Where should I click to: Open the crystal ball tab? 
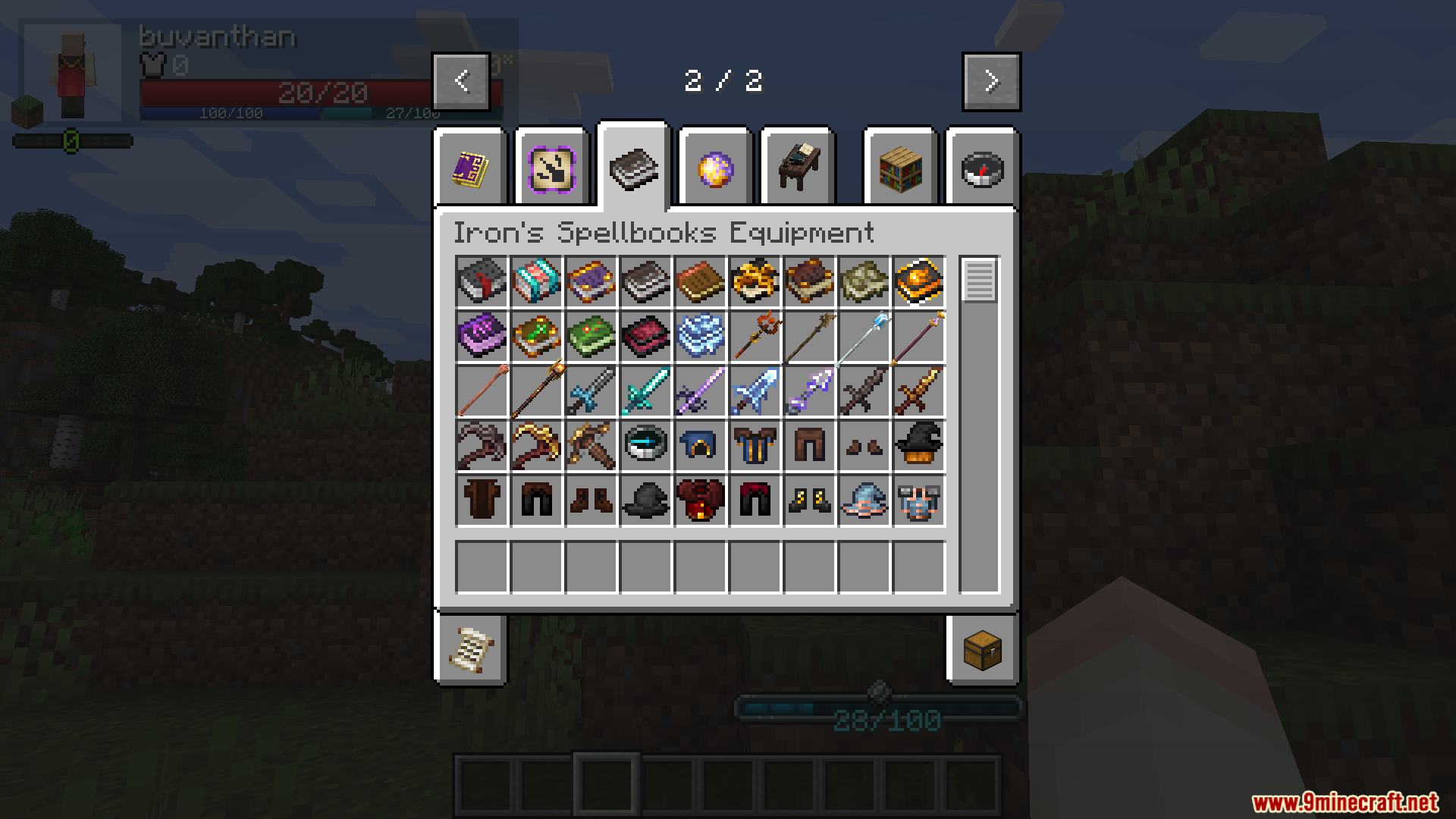tap(714, 168)
